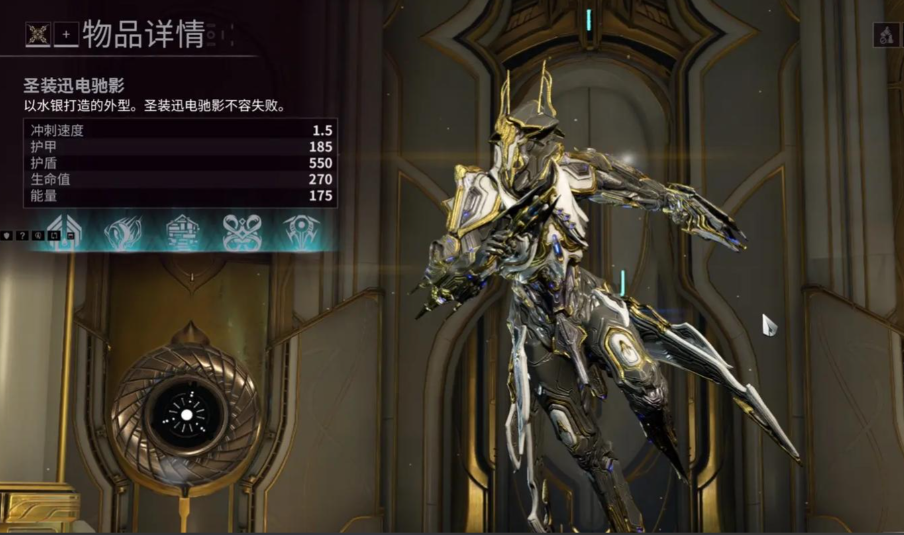This screenshot has height=535, width=904.
Task: Click the small shield icon
Action: click(x=10, y=235)
